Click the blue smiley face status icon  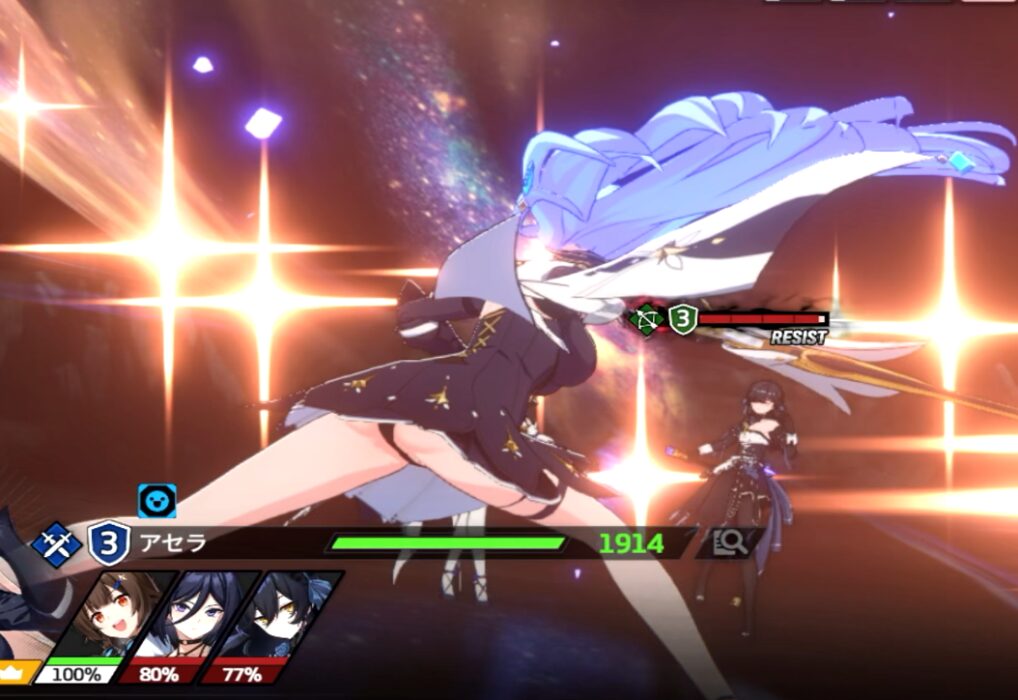(x=157, y=500)
